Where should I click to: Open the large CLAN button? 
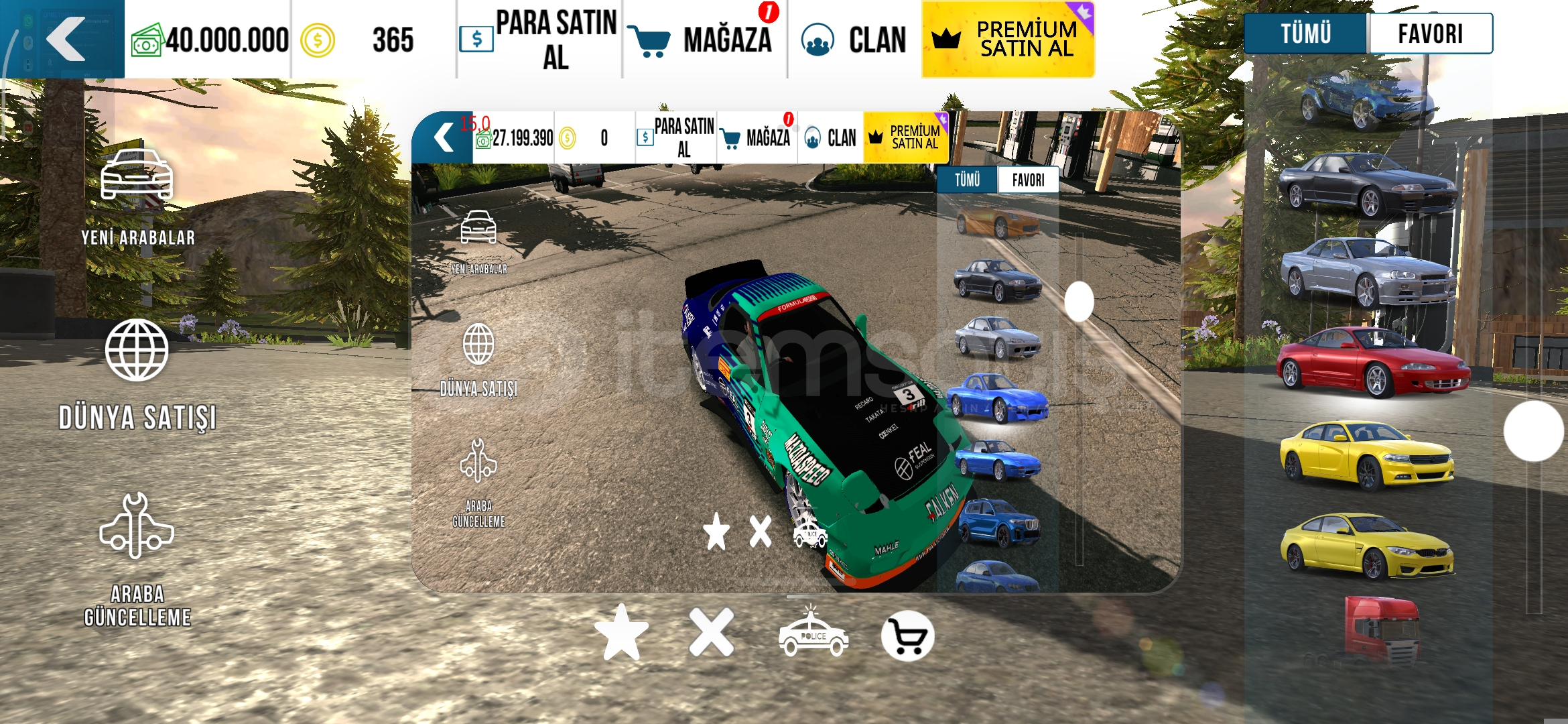coord(855,39)
